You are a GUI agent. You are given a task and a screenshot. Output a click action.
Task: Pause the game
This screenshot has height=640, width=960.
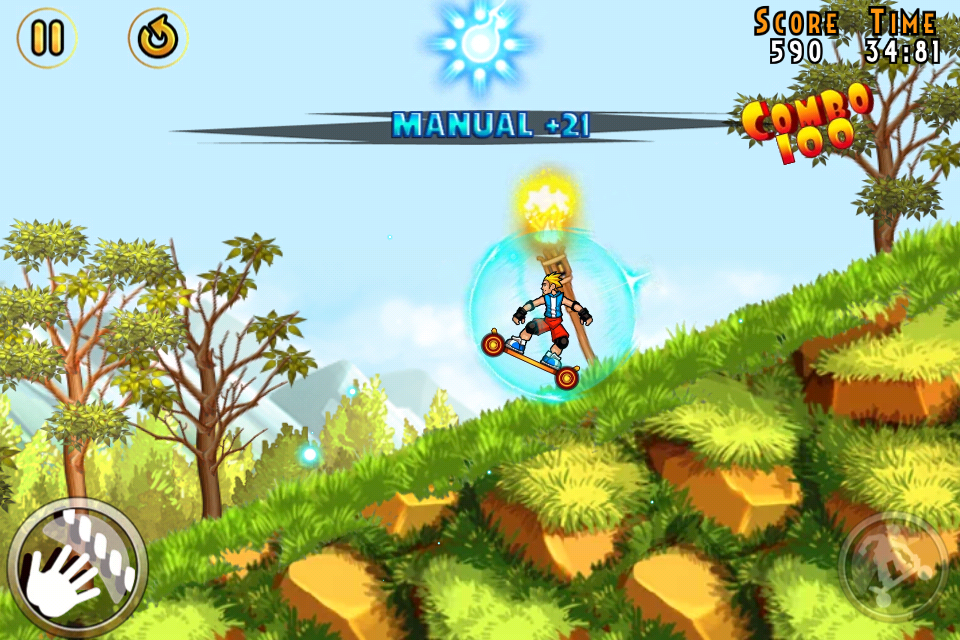[x=47, y=38]
